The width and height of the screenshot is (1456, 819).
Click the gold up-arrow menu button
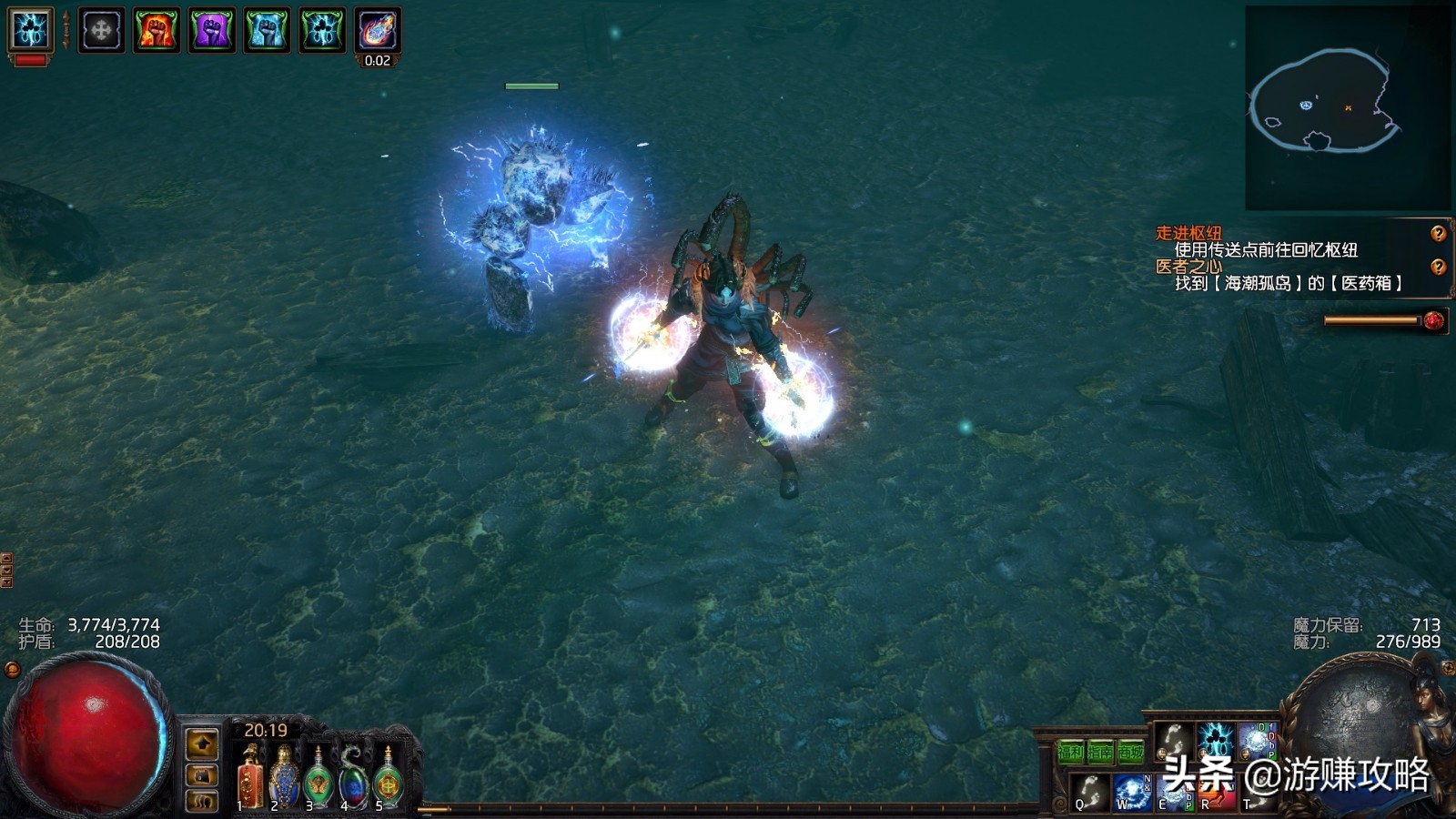point(202,744)
